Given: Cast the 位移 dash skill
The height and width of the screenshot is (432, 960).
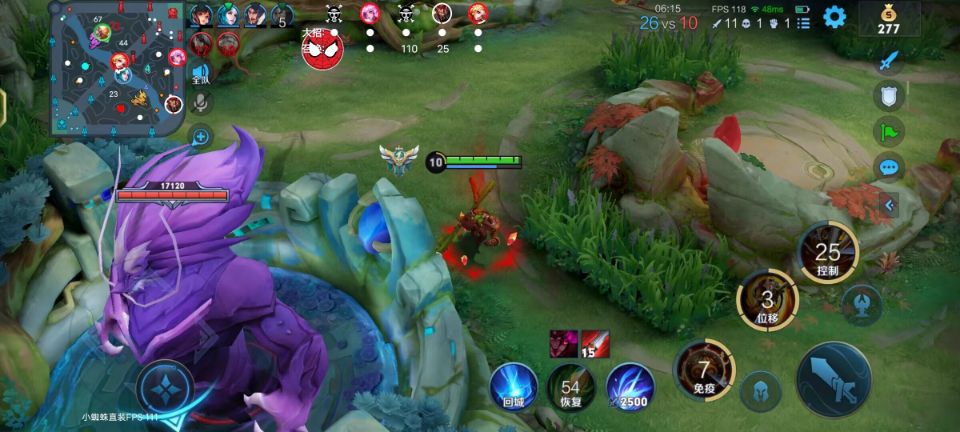Looking at the screenshot, I should click(x=767, y=300).
